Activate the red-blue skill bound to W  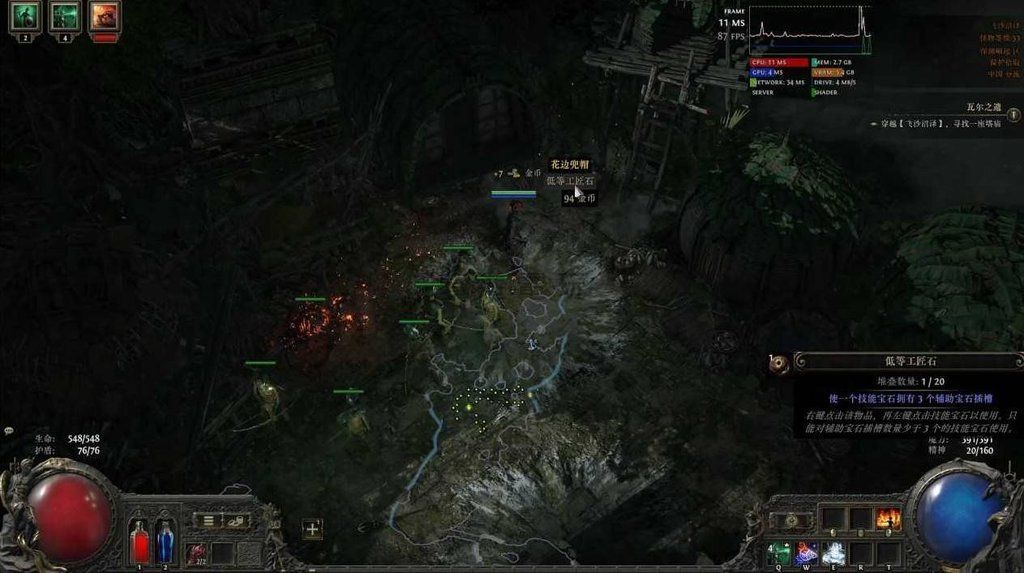[805, 553]
